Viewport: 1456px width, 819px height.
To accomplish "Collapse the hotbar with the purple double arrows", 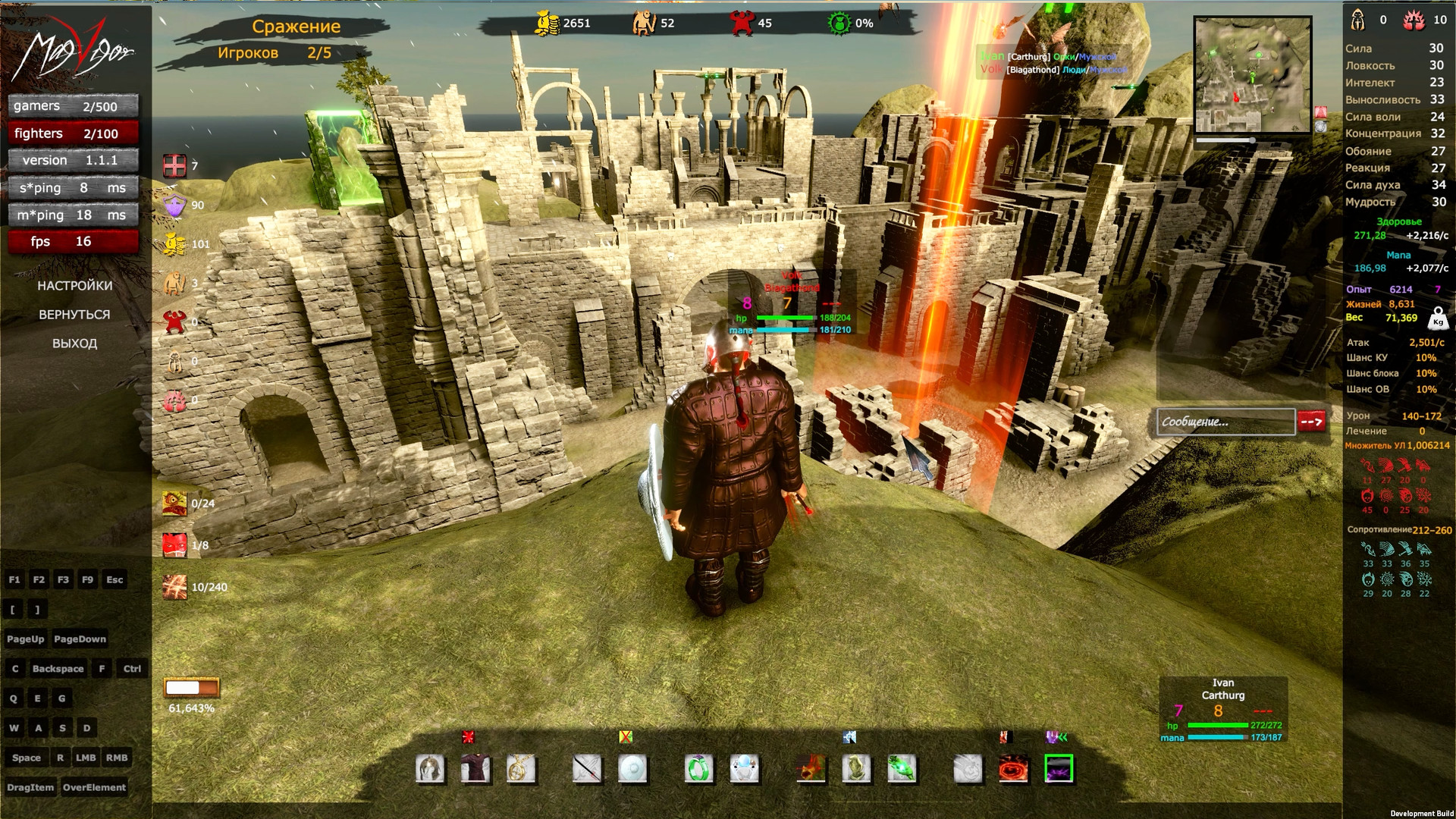I will pos(1056,735).
